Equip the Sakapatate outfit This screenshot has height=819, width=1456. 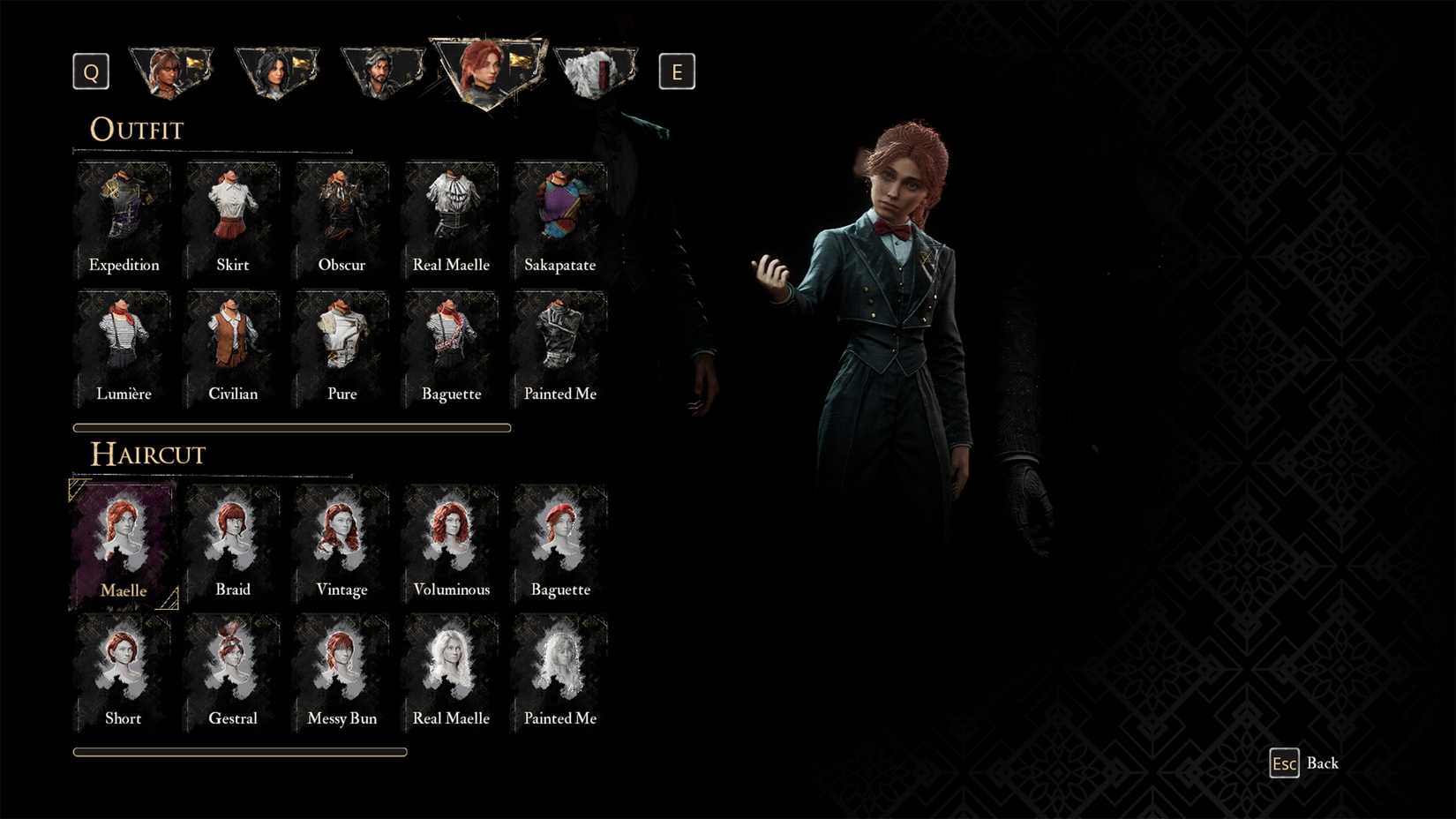[559, 214]
